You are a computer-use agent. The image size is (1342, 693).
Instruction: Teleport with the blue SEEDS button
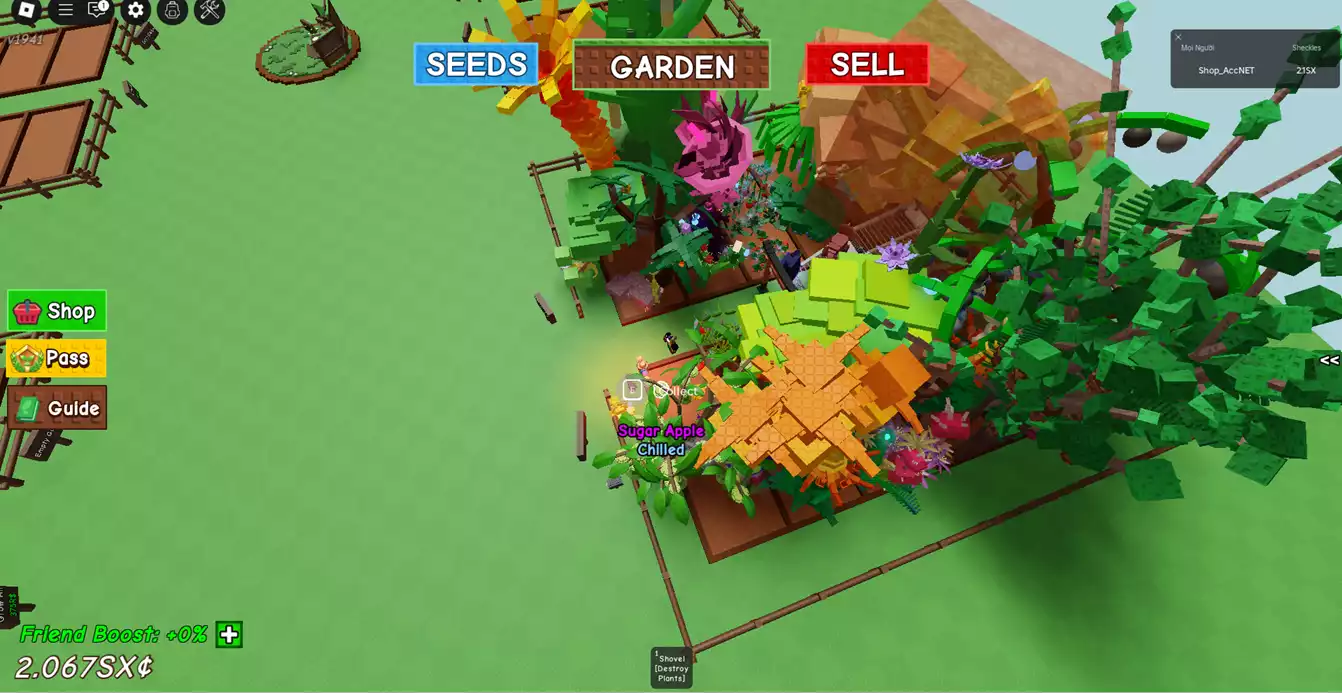point(476,65)
